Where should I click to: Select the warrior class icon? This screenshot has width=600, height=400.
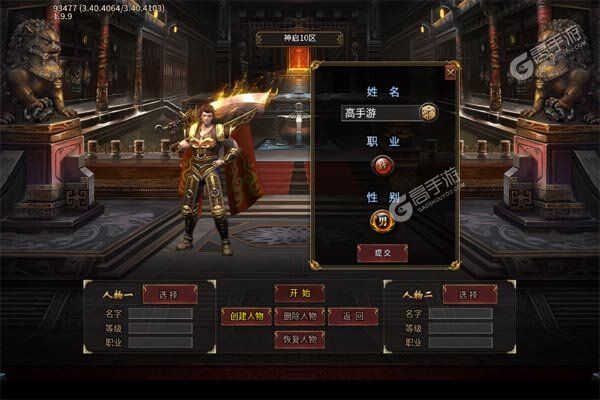coord(381,166)
